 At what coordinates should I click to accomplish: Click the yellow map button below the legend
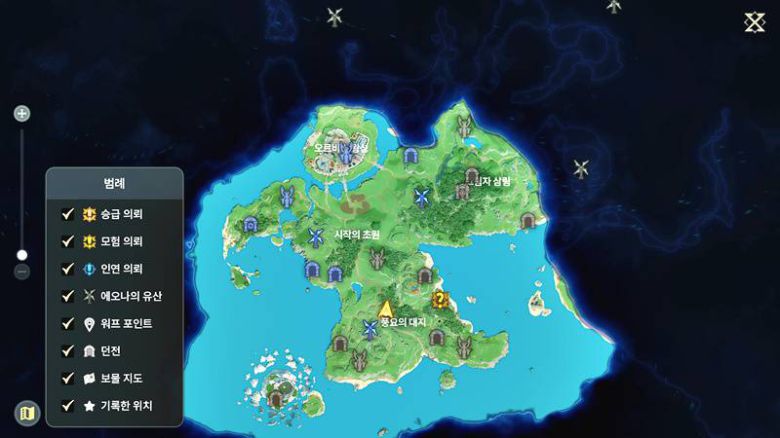[x=27, y=412]
